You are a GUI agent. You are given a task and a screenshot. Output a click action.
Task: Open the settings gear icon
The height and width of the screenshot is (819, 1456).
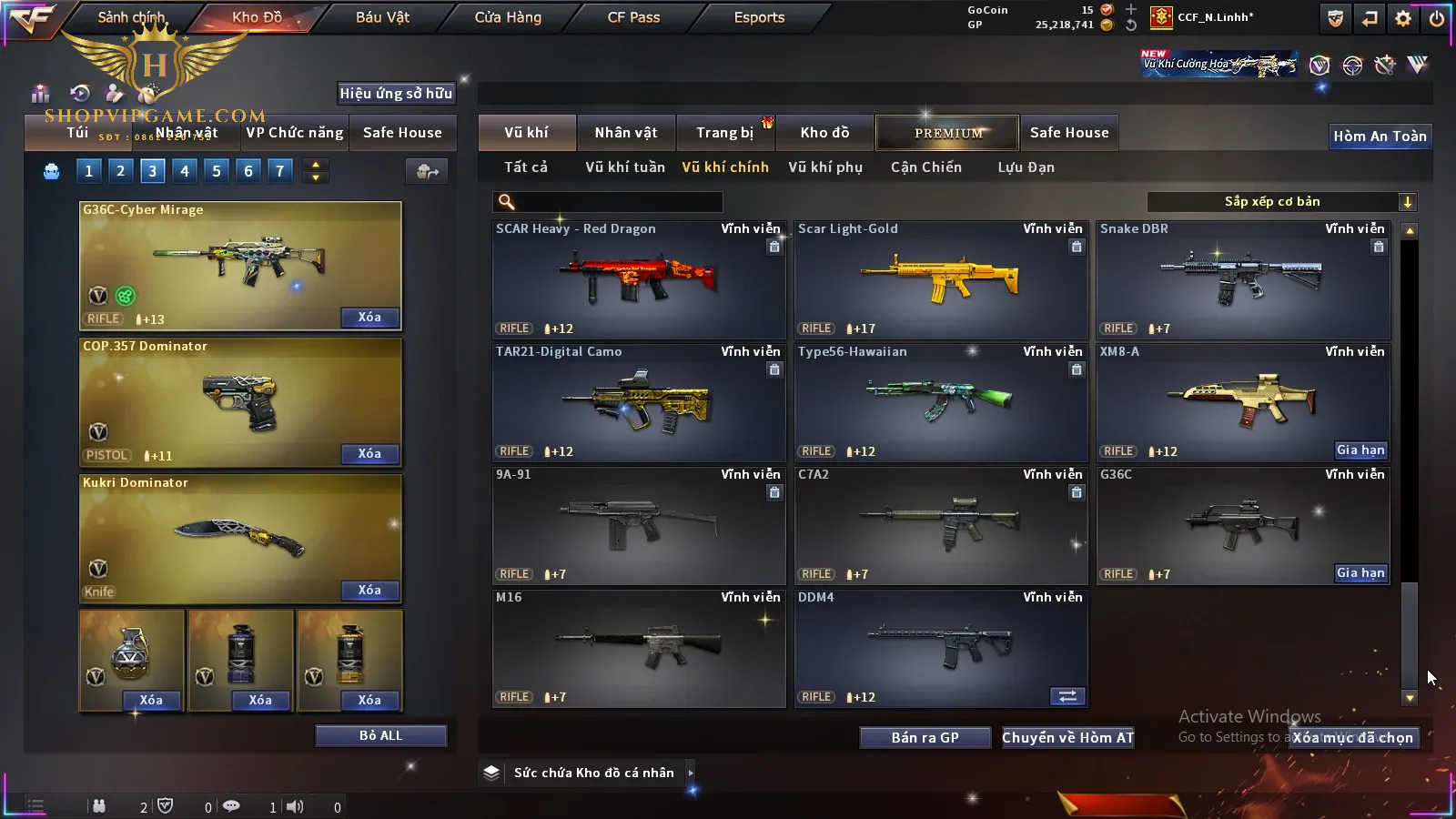[1403, 18]
